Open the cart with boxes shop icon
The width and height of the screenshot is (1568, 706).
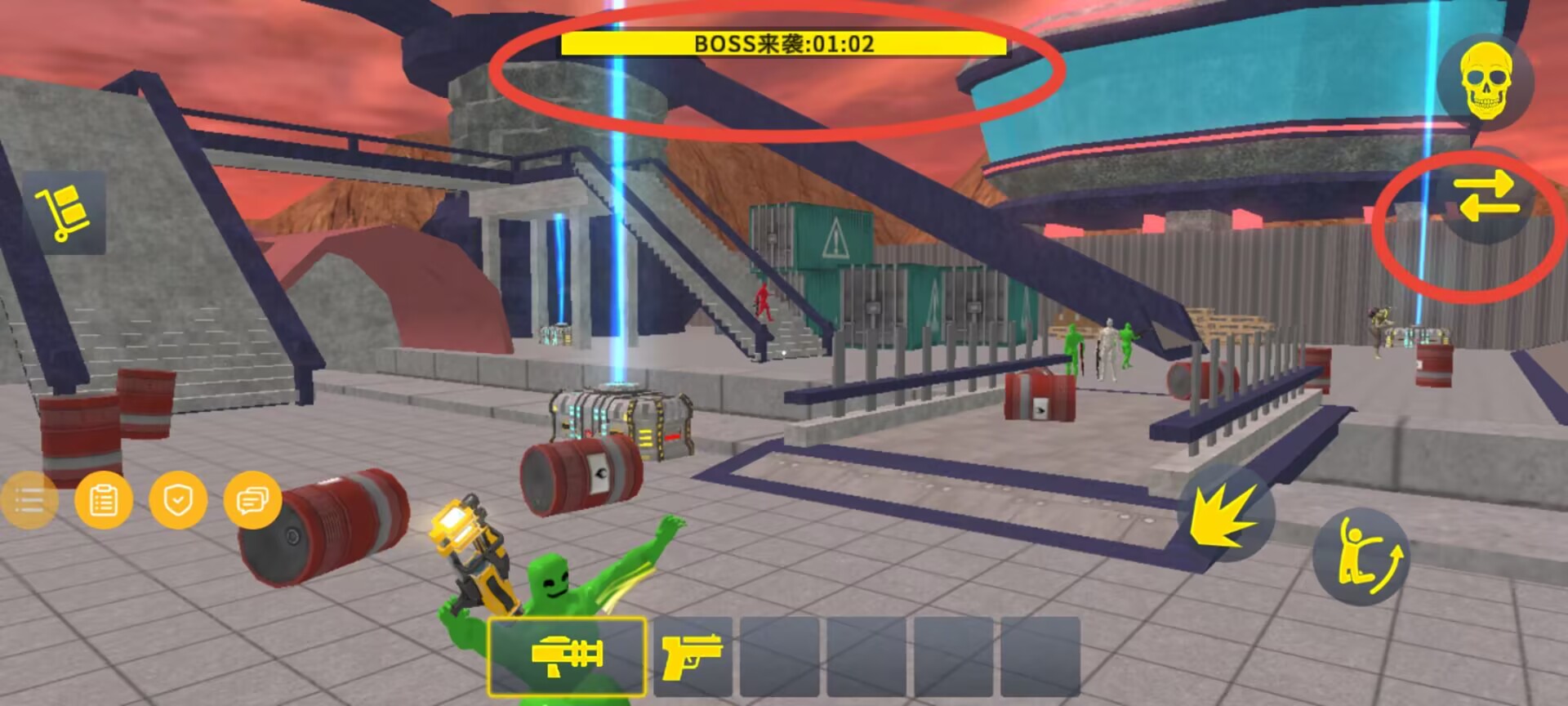(x=63, y=212)
